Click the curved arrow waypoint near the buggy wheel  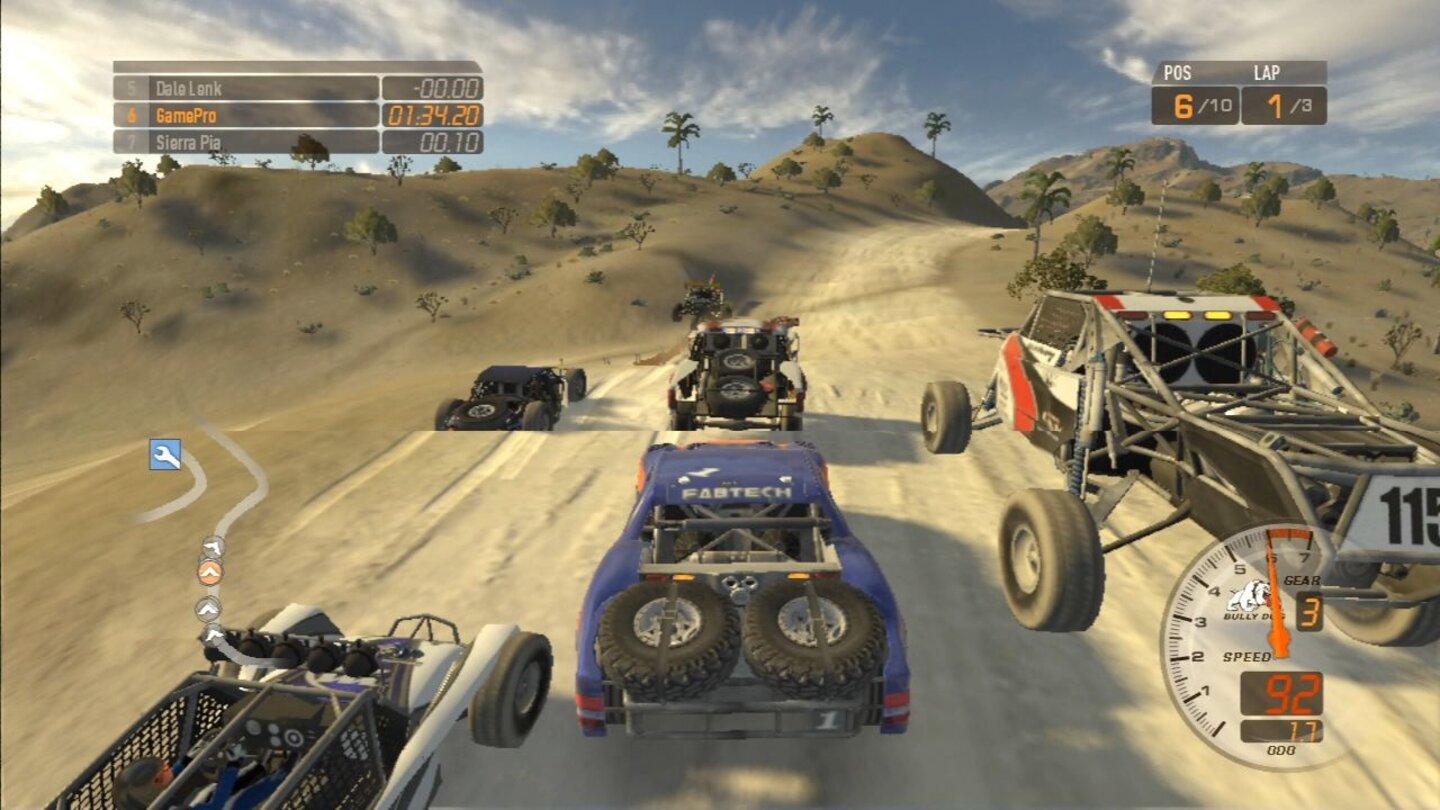pos(214,636)
